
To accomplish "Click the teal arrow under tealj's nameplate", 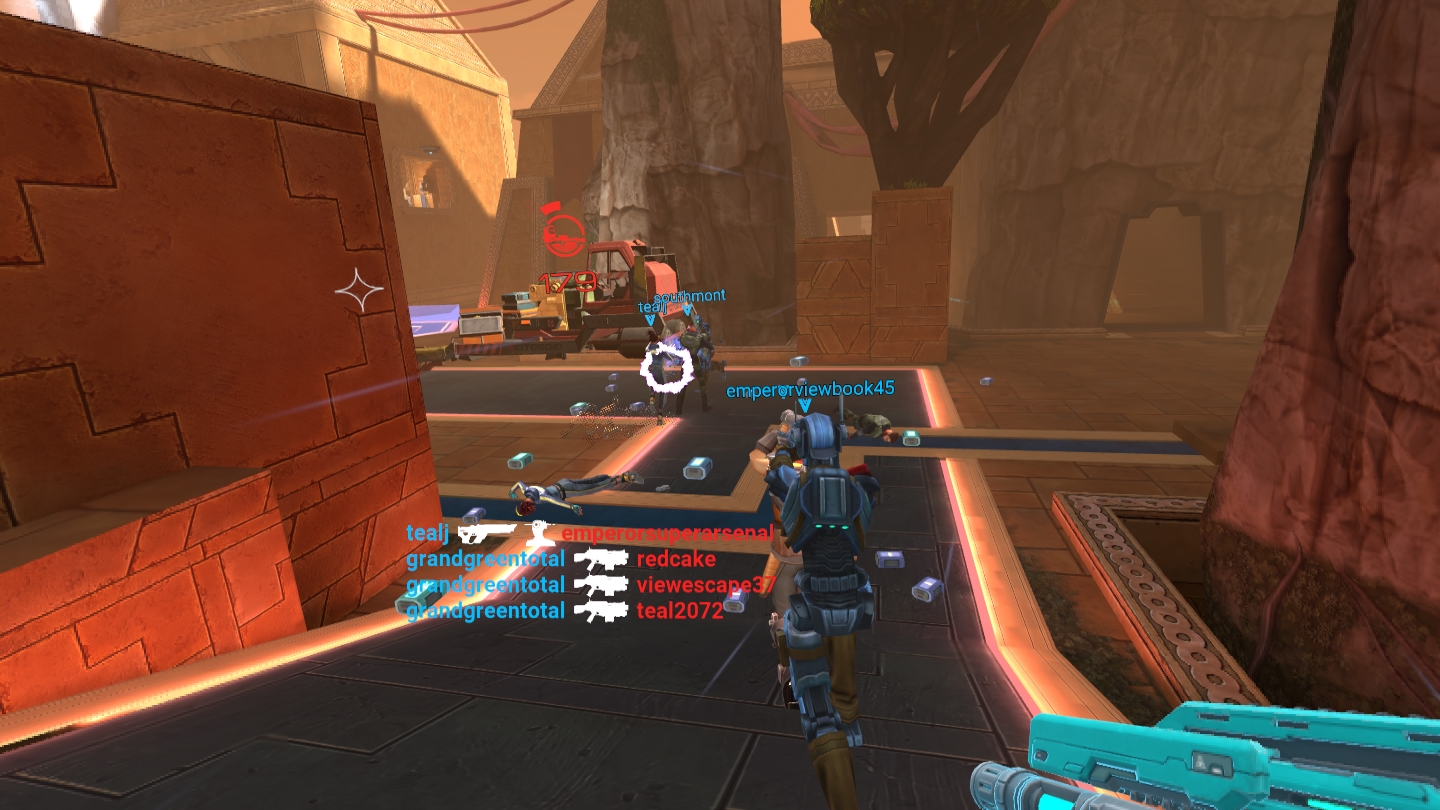I will 650,319.
